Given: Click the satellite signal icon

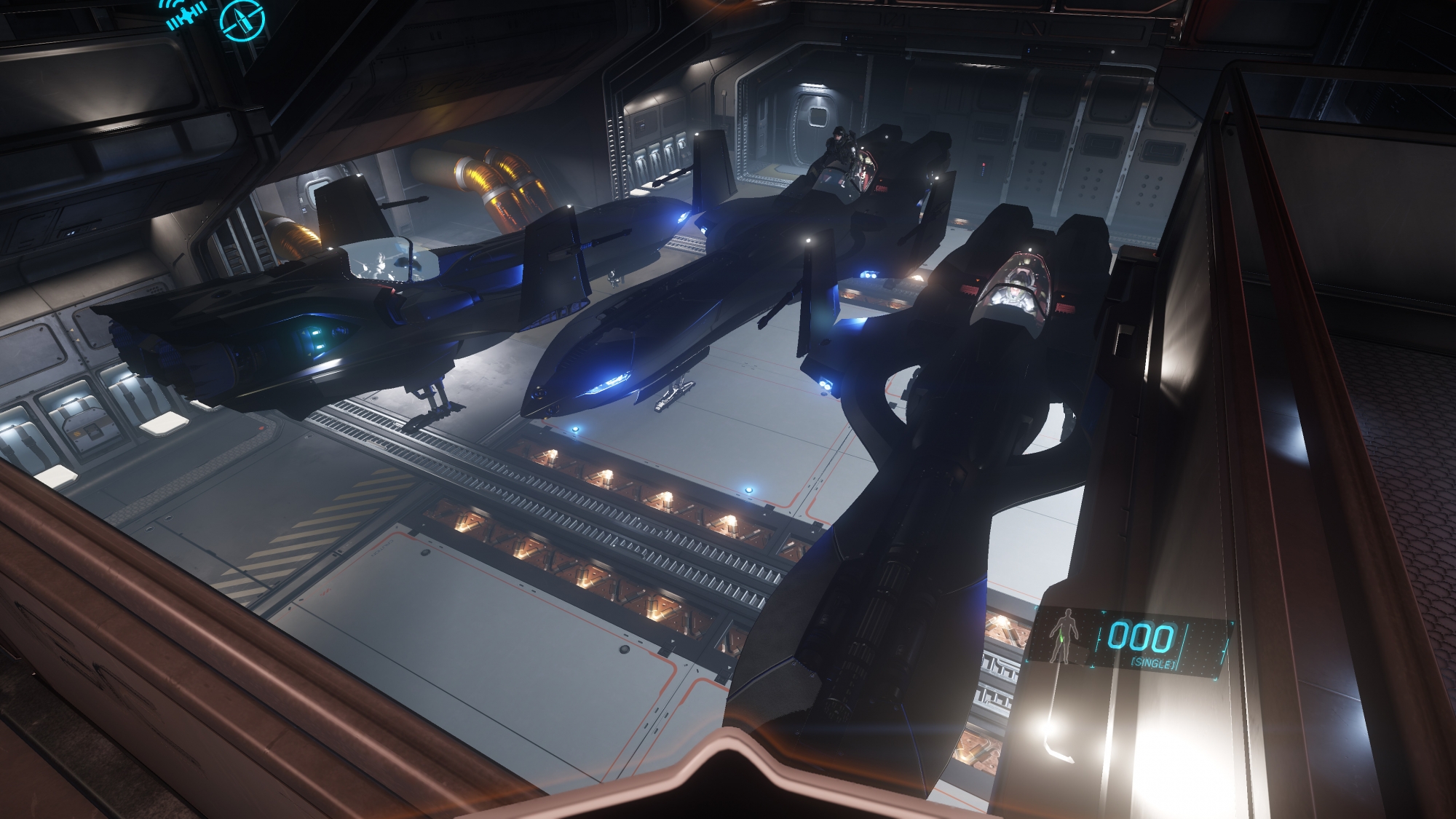Looking at the screenshot, I should pyautogui.click(x=186, y=16).
